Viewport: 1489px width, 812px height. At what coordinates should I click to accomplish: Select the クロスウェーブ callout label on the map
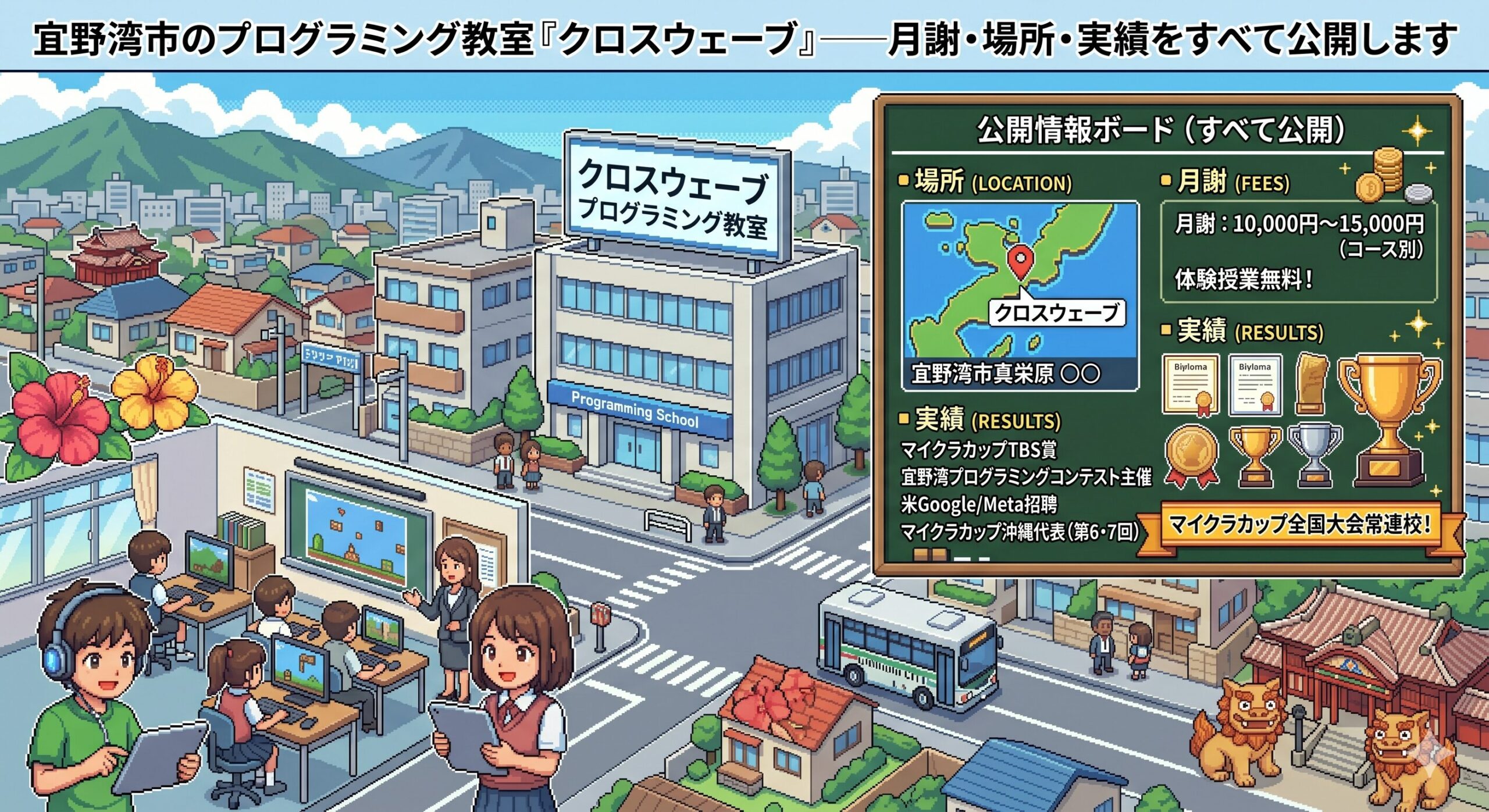coord(1056,313)
